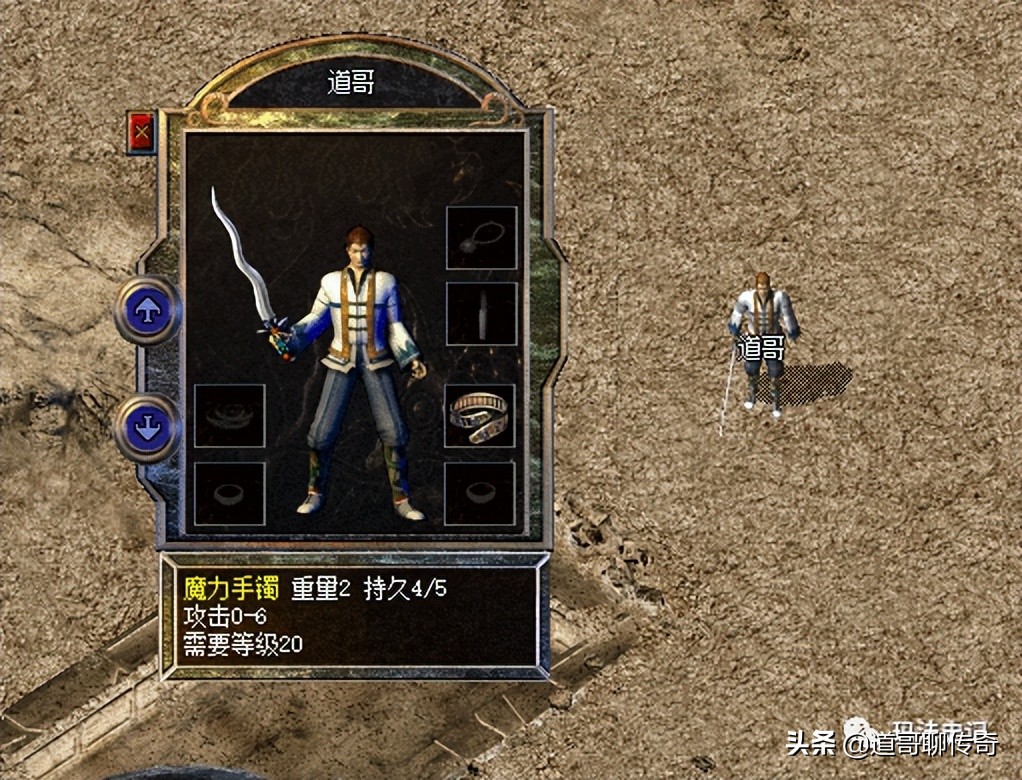Select the necklace equipment slot
The width and height of the screenshot is (1022, 780).
481,238
